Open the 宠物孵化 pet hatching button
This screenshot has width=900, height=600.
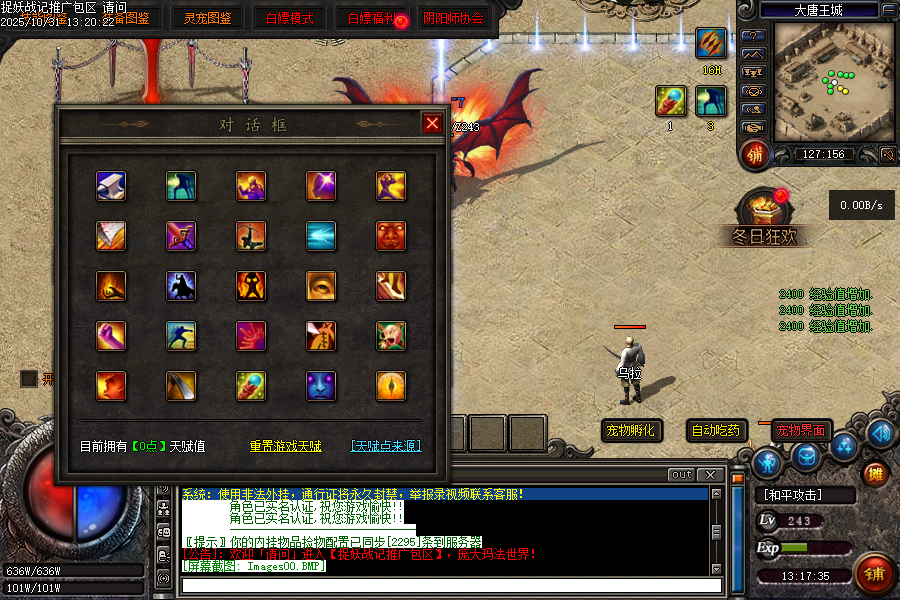point(631,431)
